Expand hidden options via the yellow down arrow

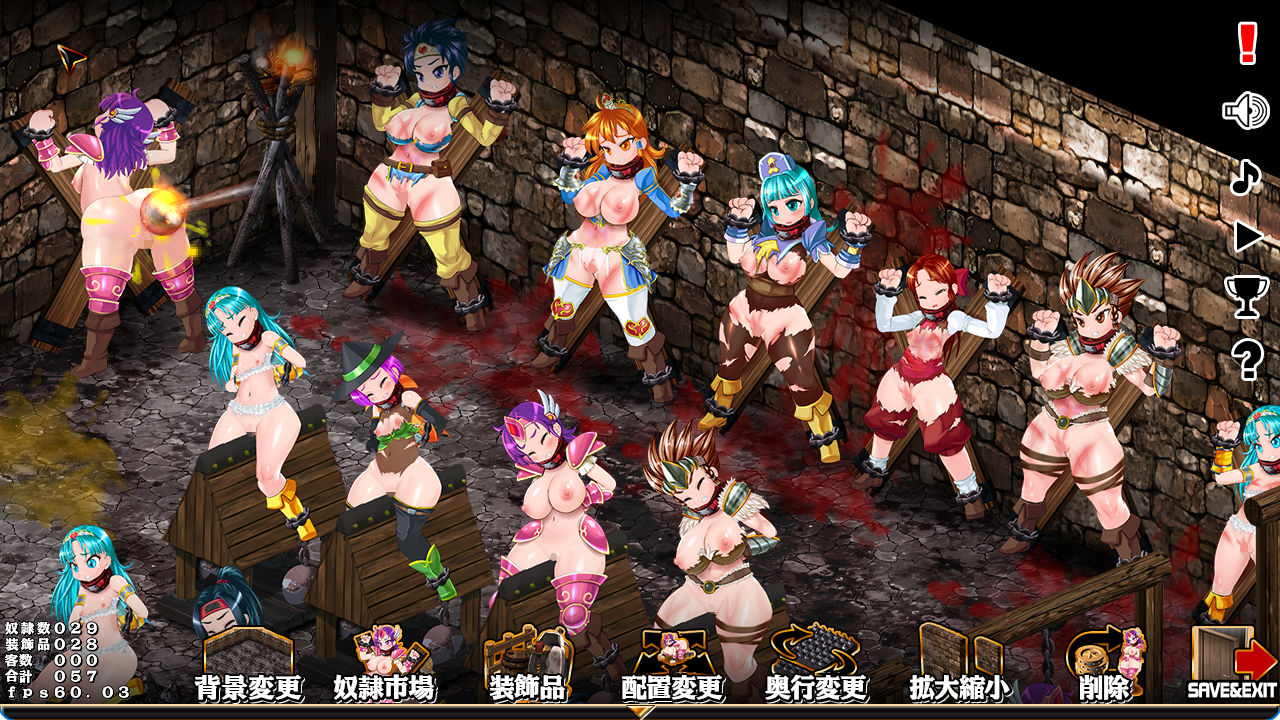tap(640, 712)
